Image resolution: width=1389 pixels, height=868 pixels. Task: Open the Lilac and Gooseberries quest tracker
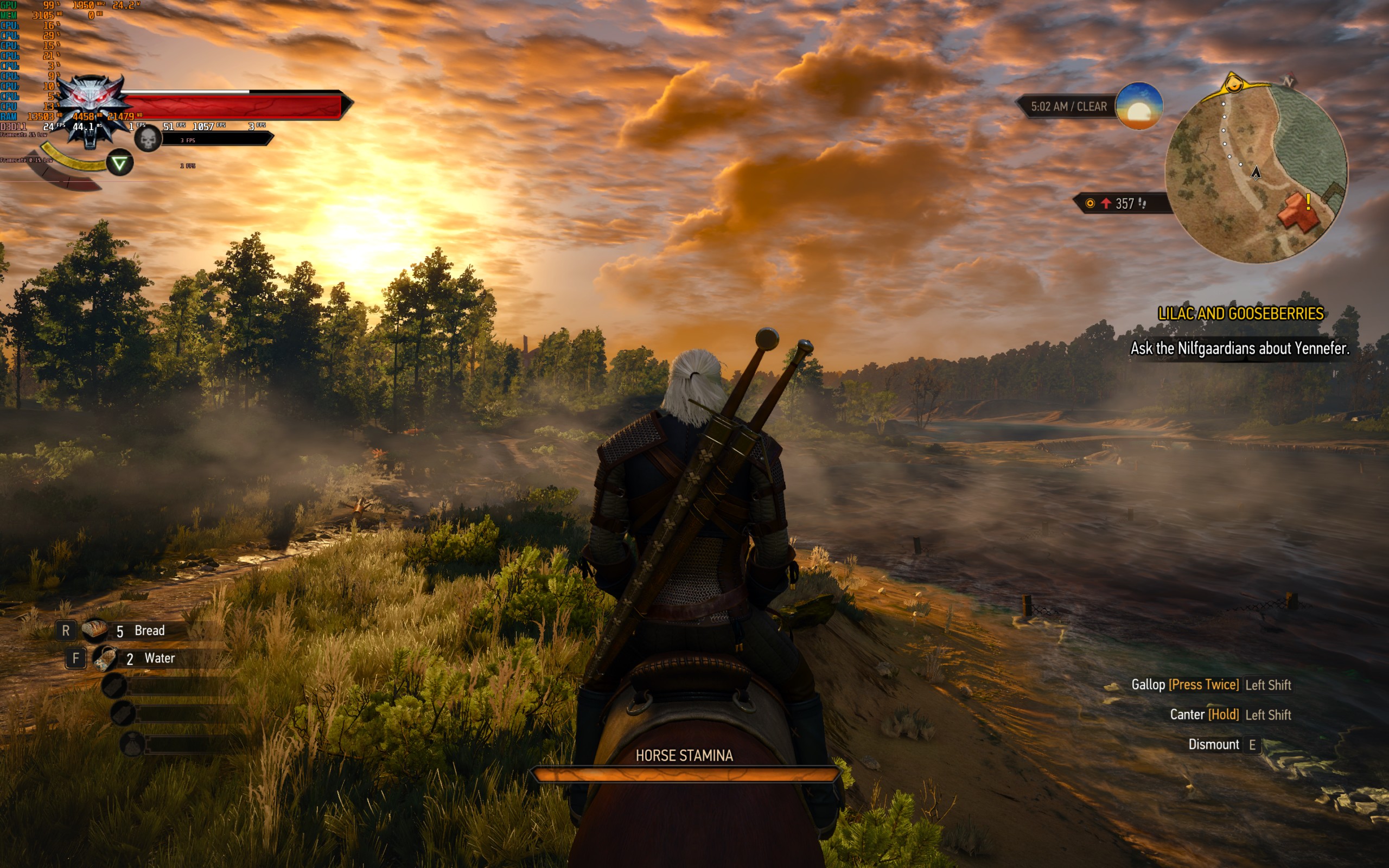(1240, 314)
